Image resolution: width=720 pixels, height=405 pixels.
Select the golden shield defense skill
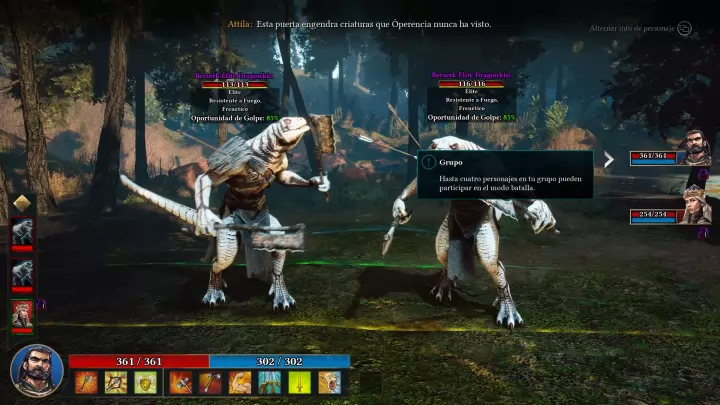(x=145, y=382)
